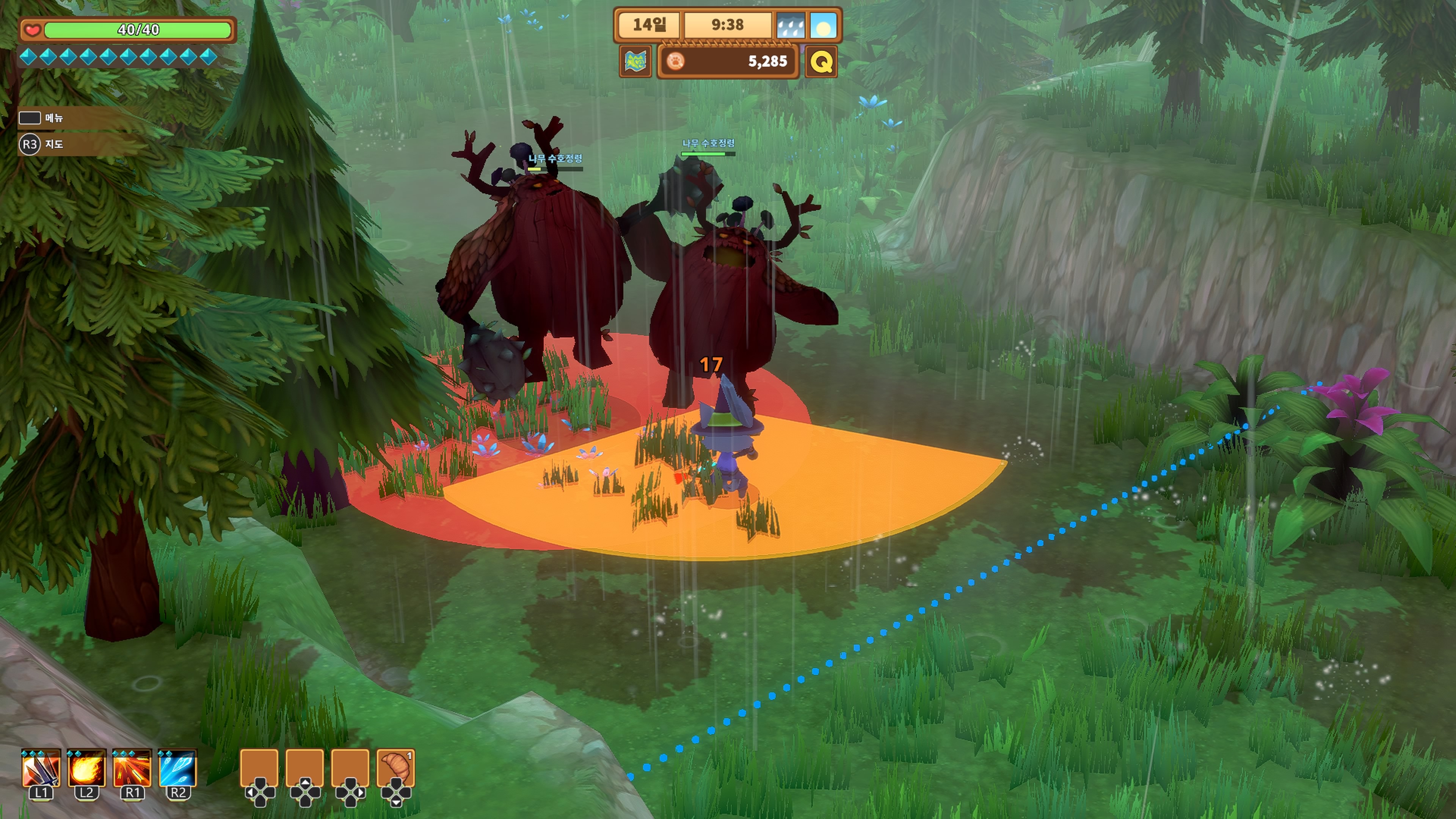The image size is (1456, 819).
Task: Cast the ice shard skill
Action: (x=177, y=767)
